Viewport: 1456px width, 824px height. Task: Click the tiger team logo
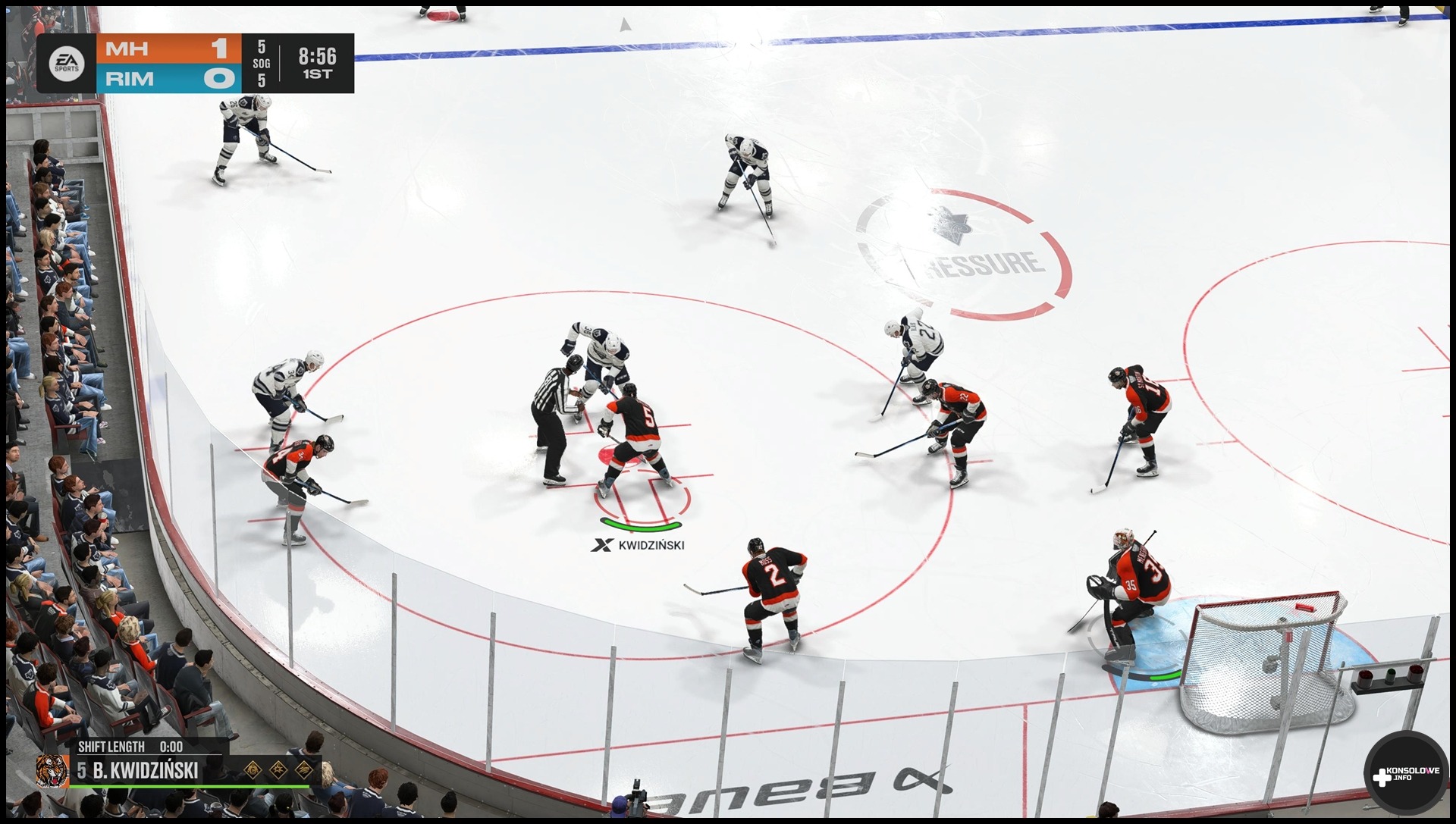coord(52,770)
